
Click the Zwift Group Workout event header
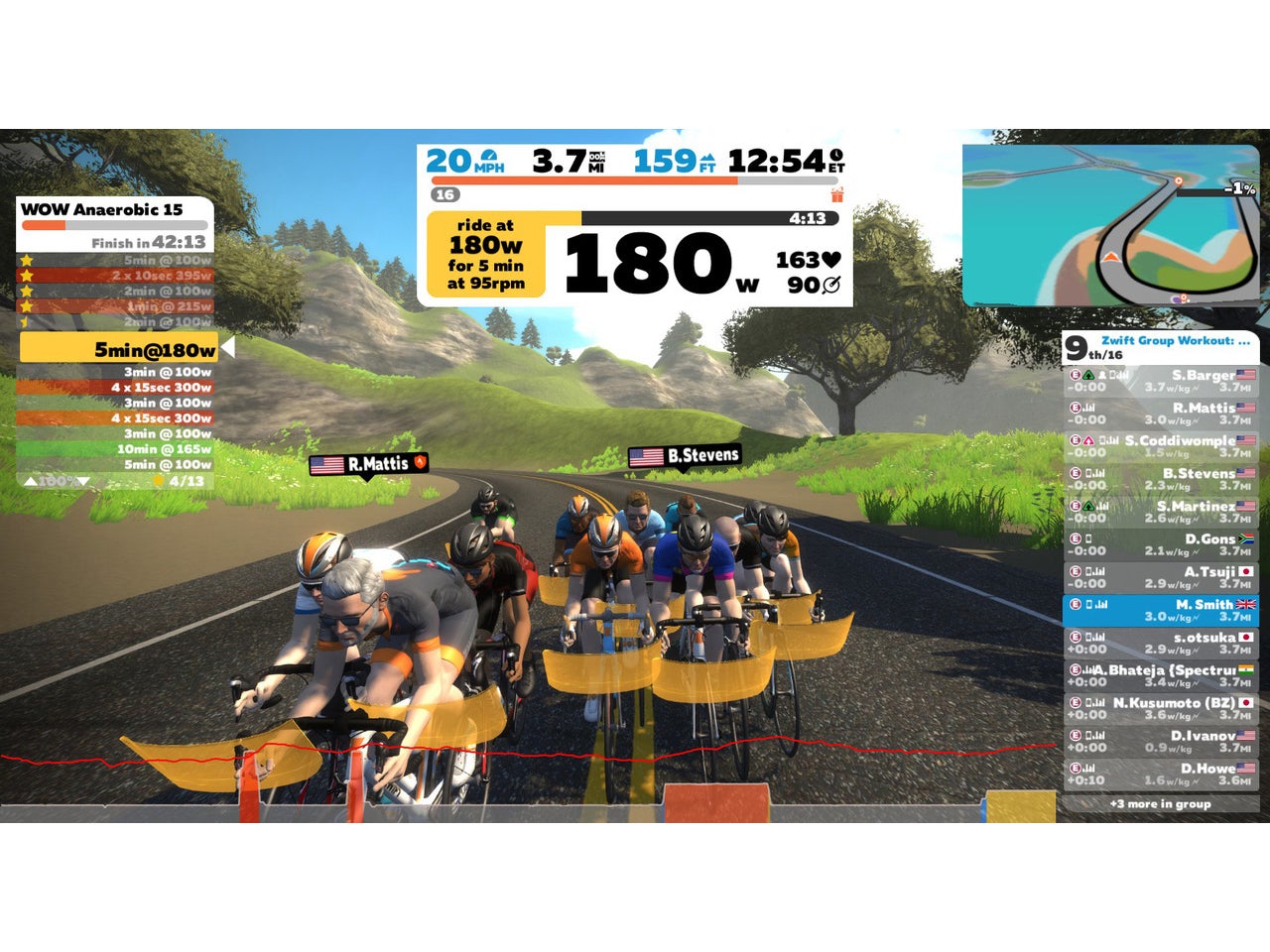(x=1175, y=341)
